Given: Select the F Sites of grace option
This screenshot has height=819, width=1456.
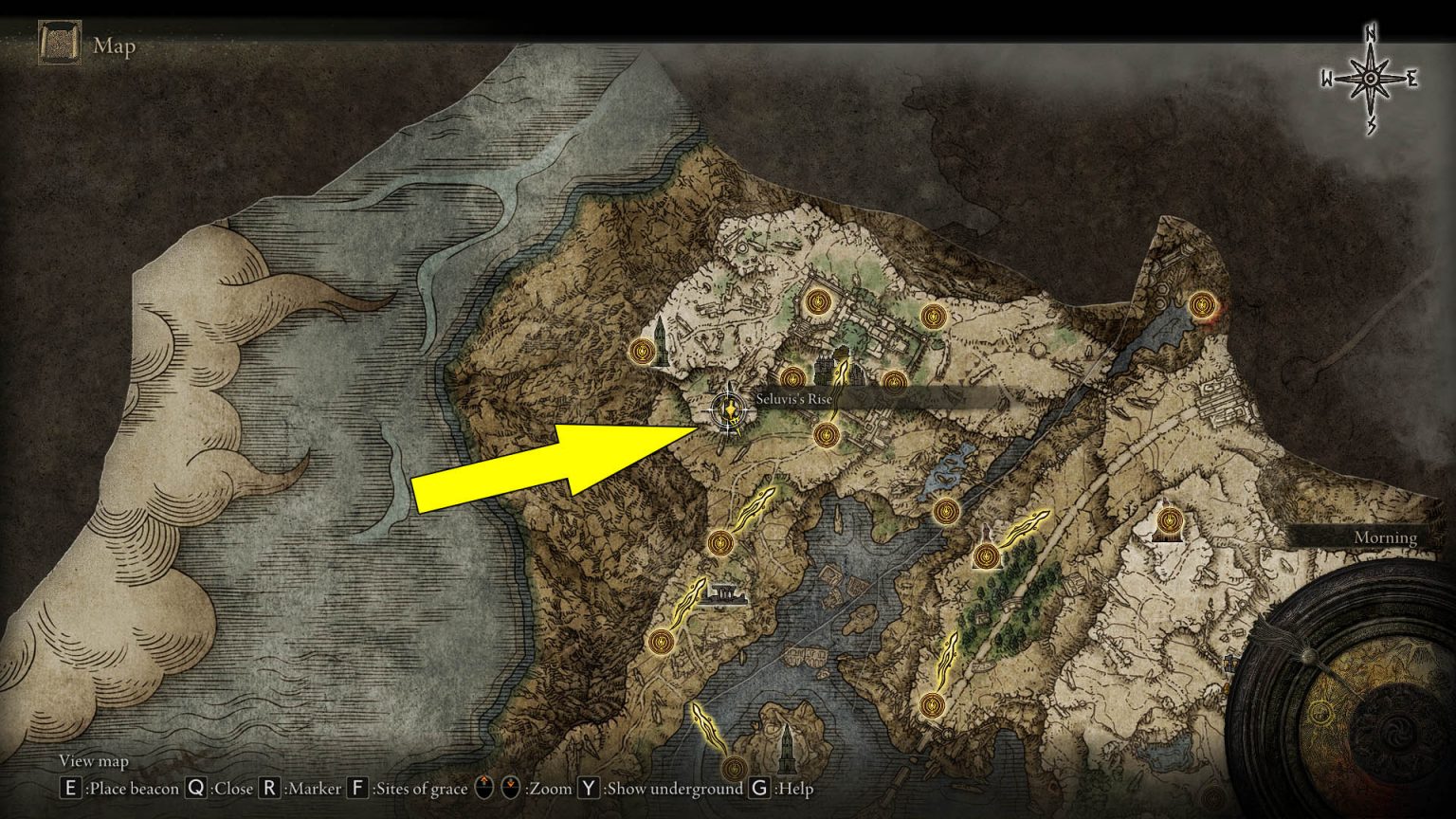Looking at the screenshot, I should click(359, 788).
